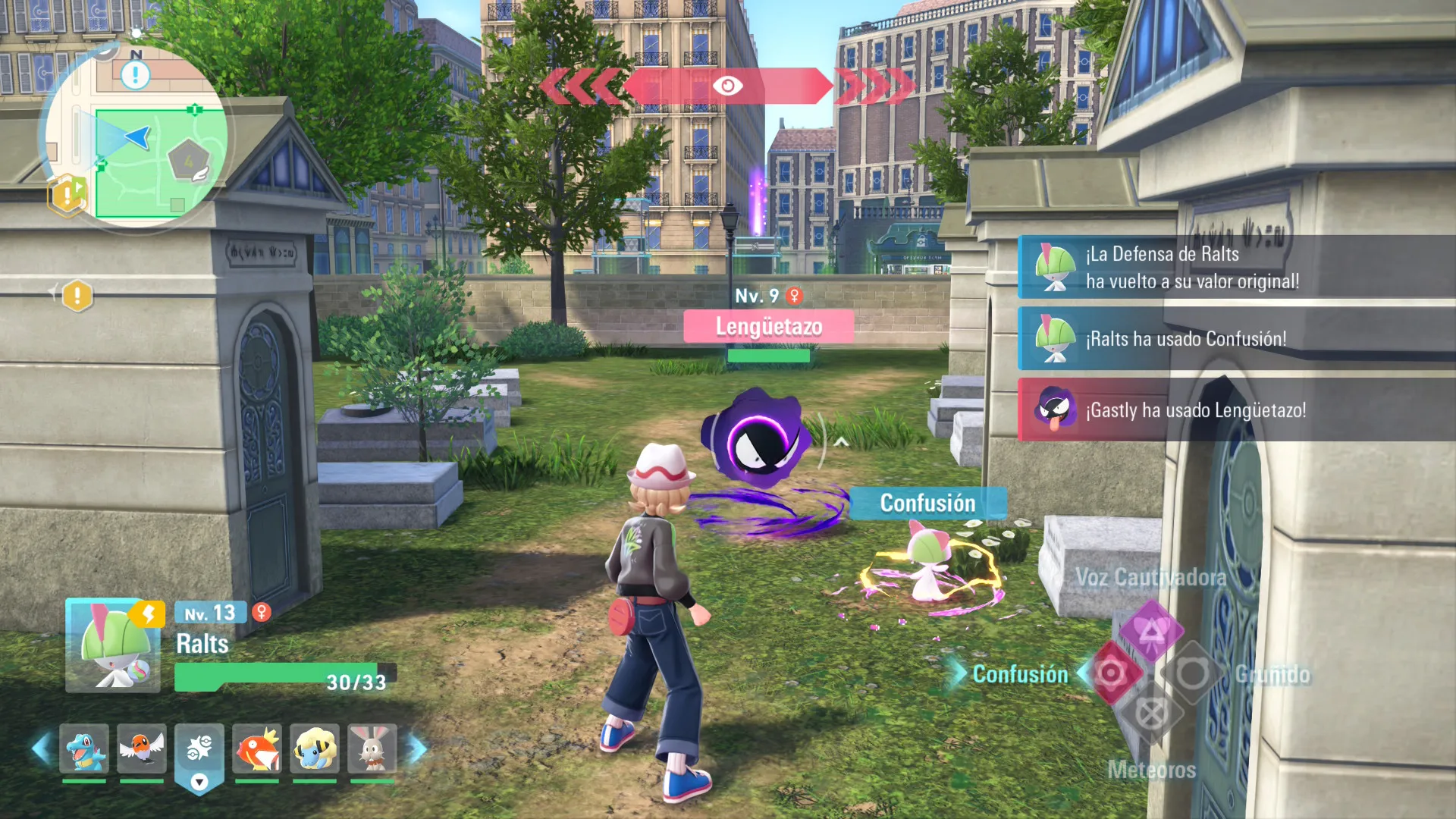Select the blue exclamation marker on minimap

point(136,74)
